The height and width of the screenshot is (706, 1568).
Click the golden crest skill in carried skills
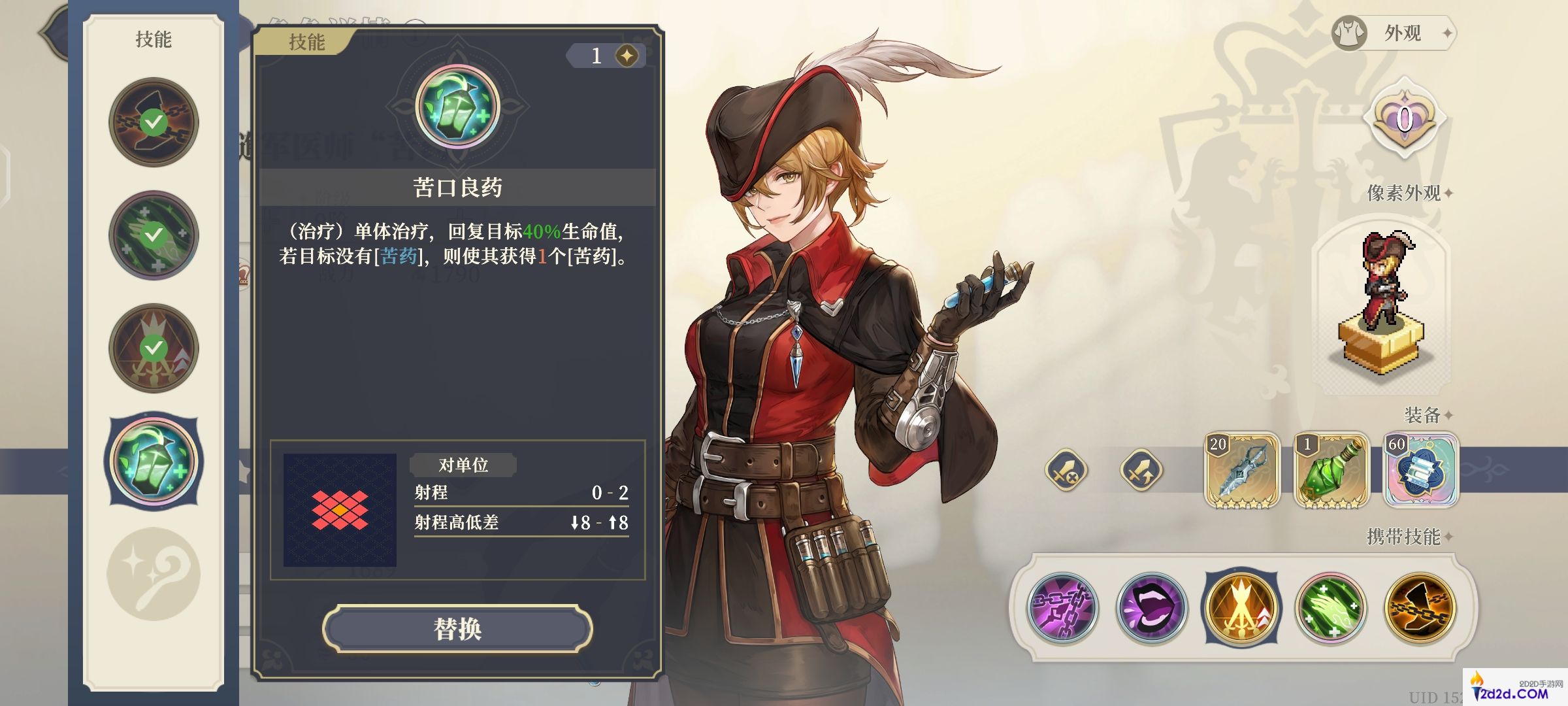pos(1241,608)
